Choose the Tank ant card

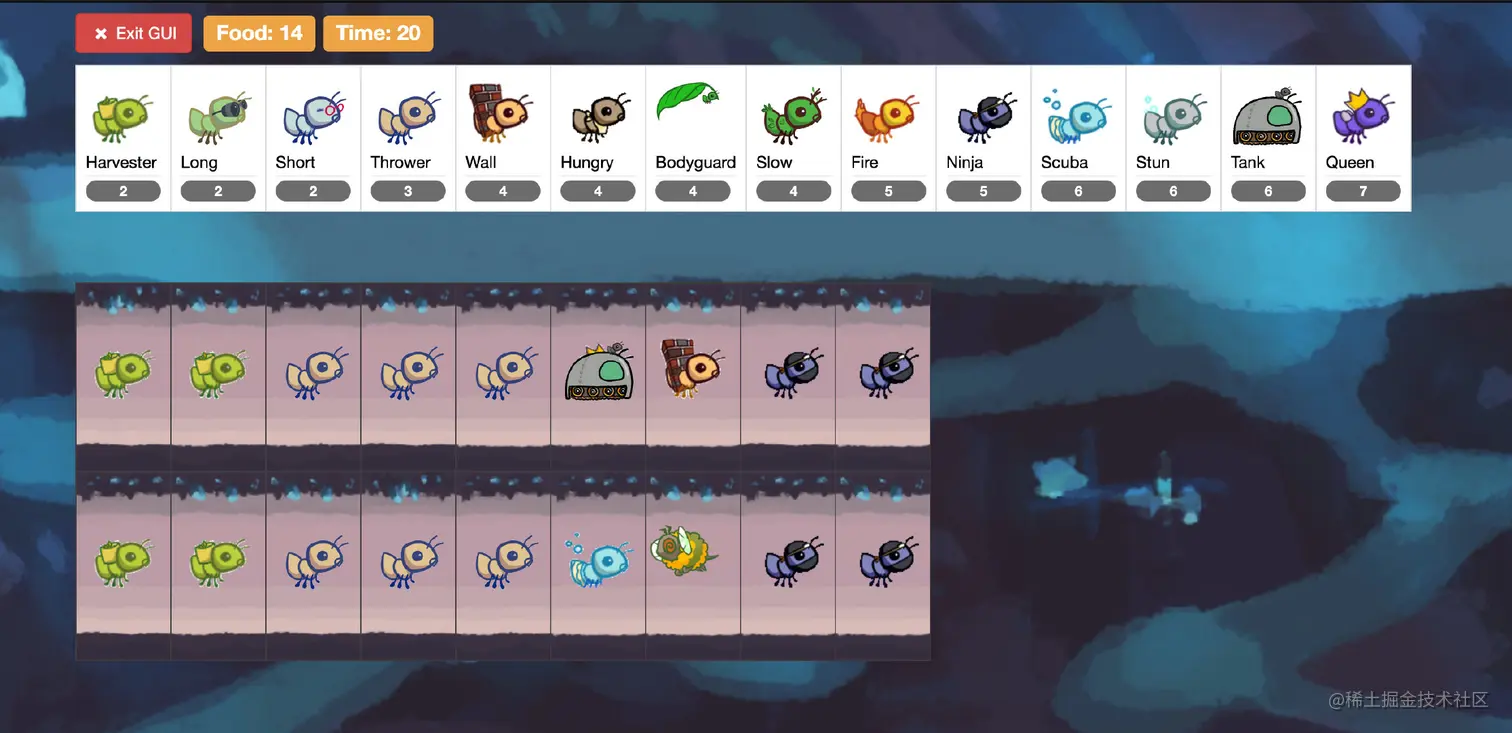(1268, 138)
